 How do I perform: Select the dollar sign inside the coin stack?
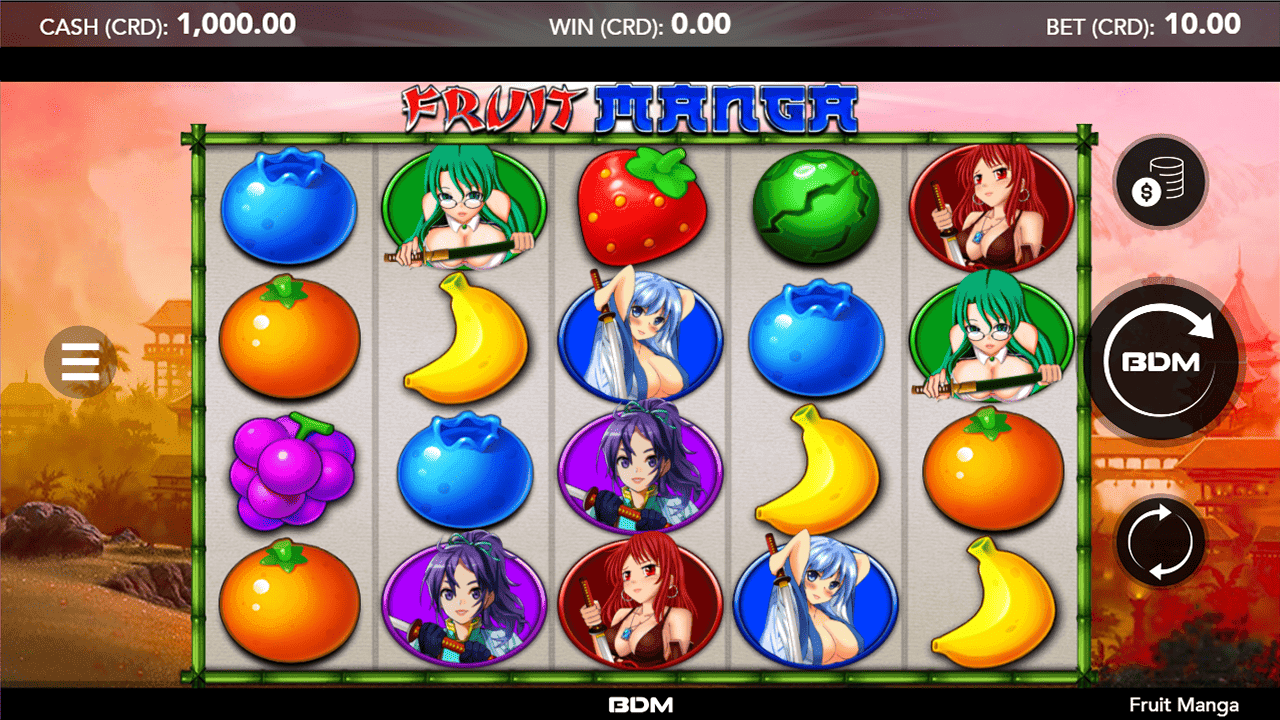point(1148,188)
